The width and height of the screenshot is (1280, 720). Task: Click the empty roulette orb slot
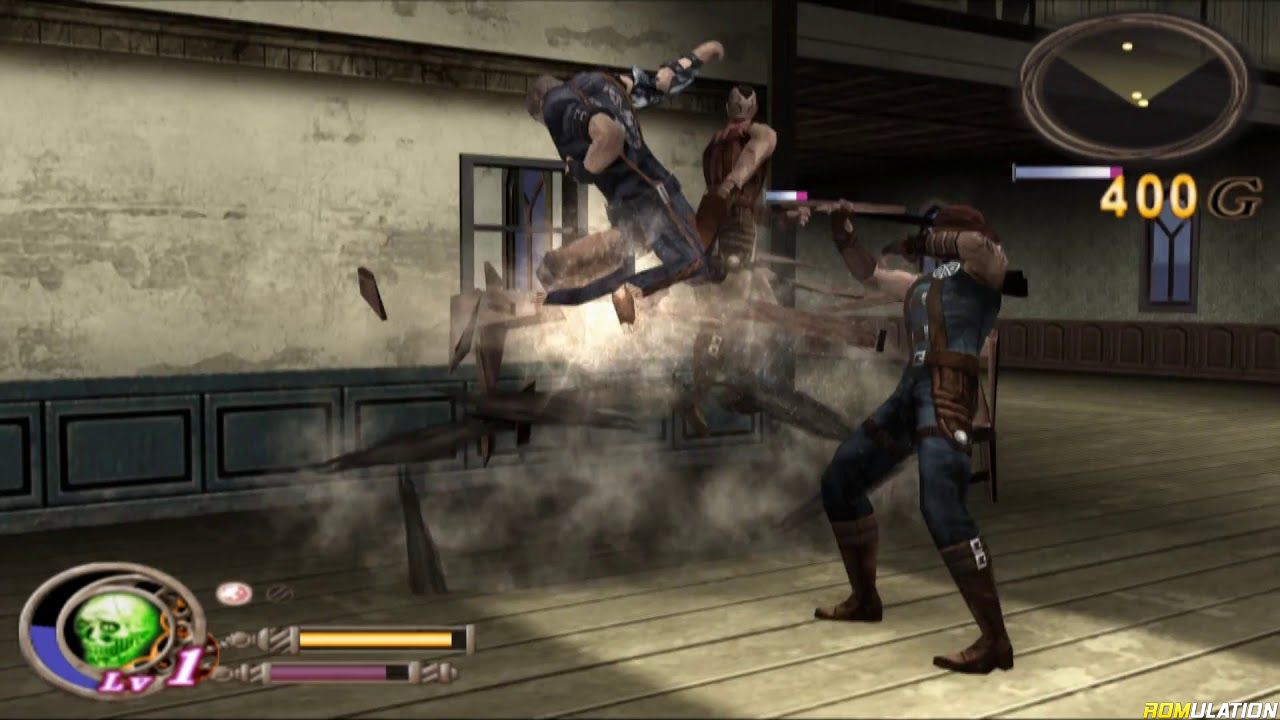pyautogui.click(x=279, y=593)
